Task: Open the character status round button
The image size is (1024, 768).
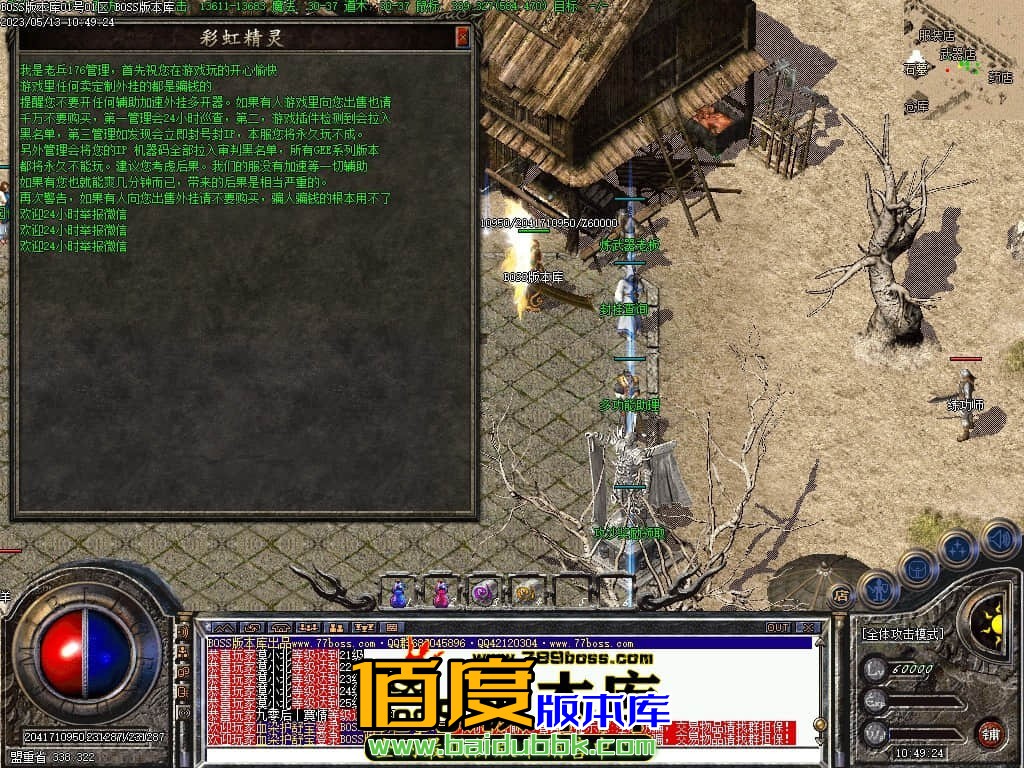Action: pos(878,589)
